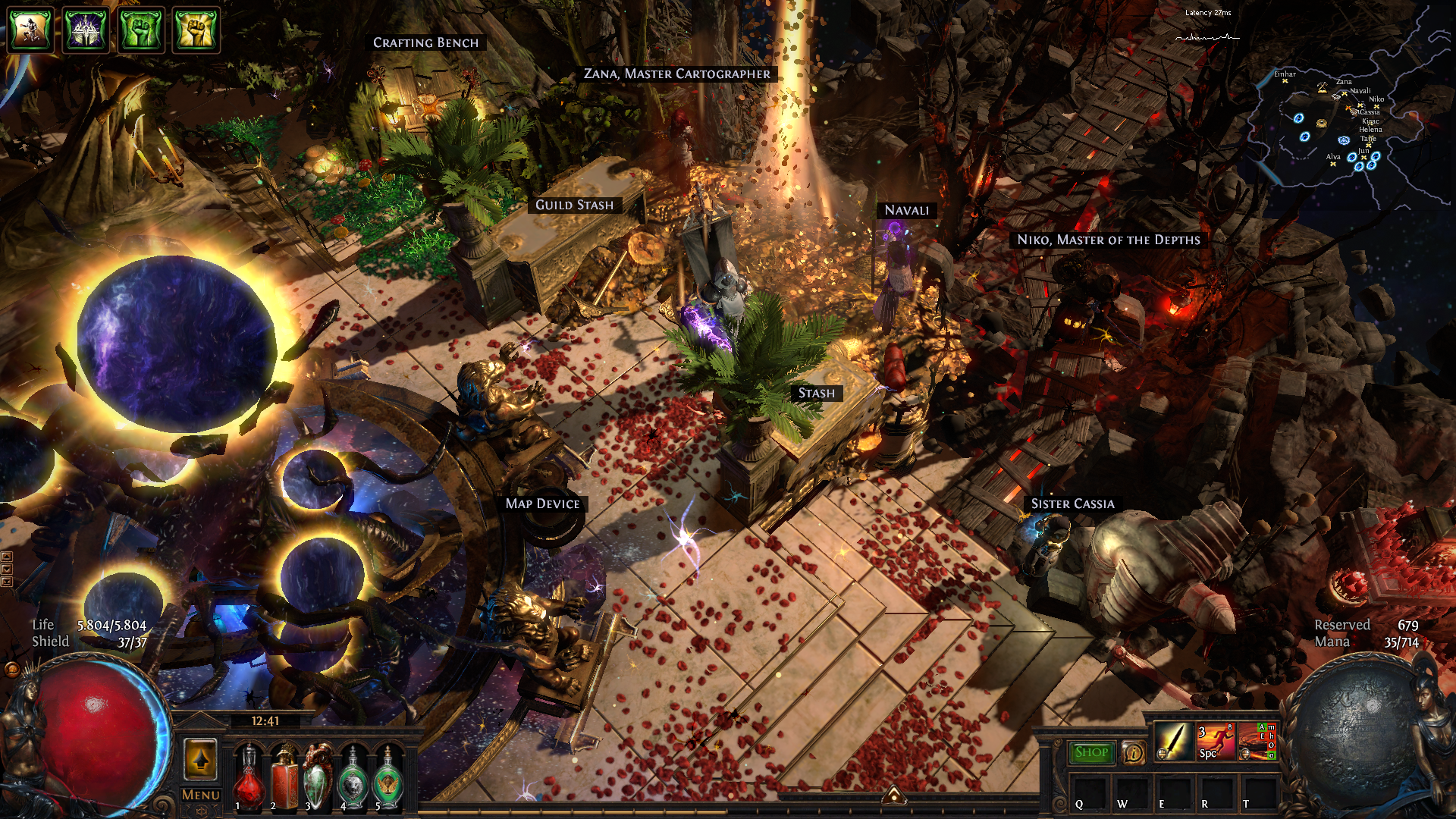The height and width of the screenshot is (819, 1456).
Task: Click the orange info speech-bubble icon
Action: [1134, 752]
